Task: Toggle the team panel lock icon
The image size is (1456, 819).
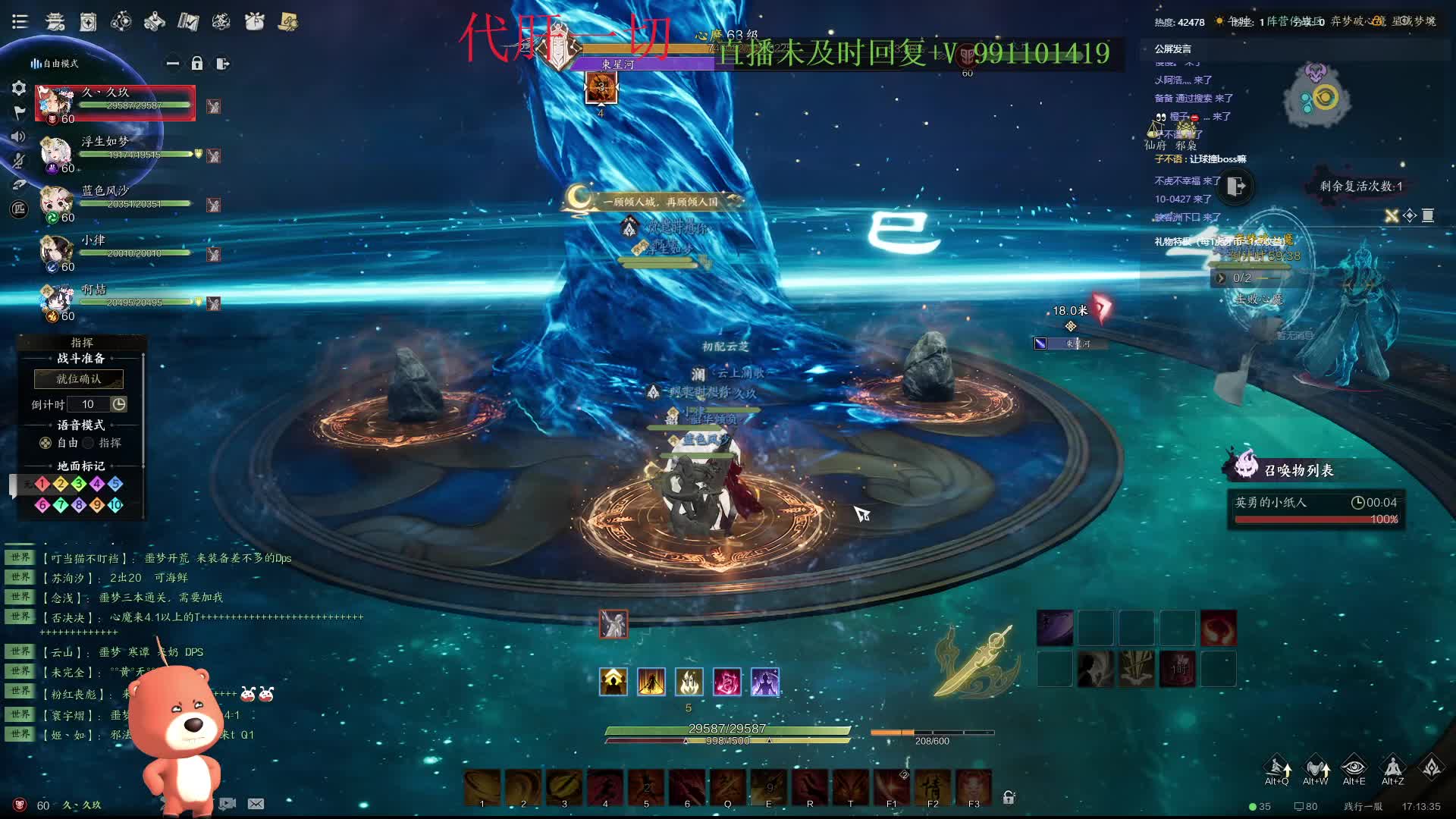Action: [197, 64]
